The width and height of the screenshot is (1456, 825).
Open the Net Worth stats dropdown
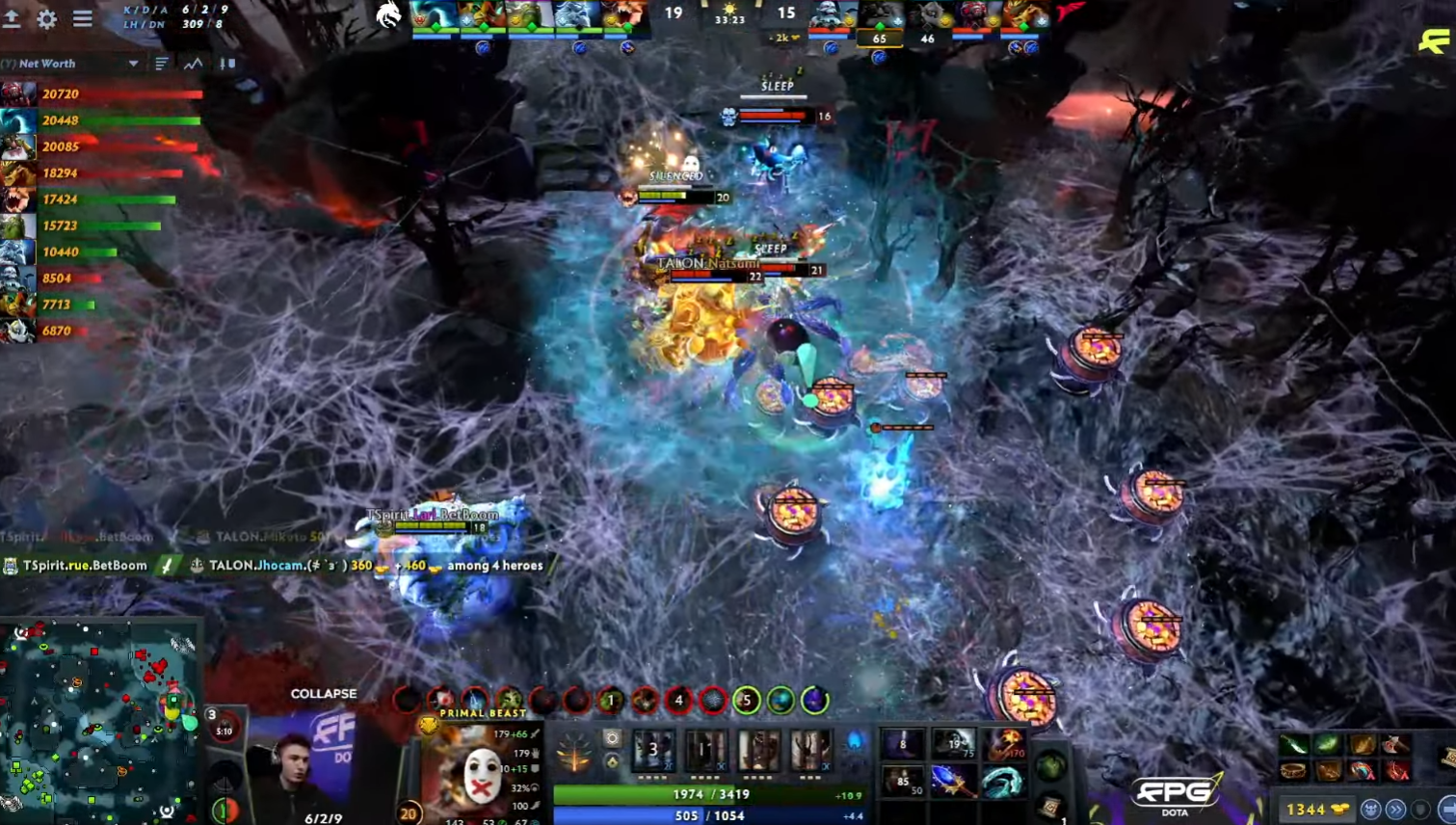tap(132, 64)
